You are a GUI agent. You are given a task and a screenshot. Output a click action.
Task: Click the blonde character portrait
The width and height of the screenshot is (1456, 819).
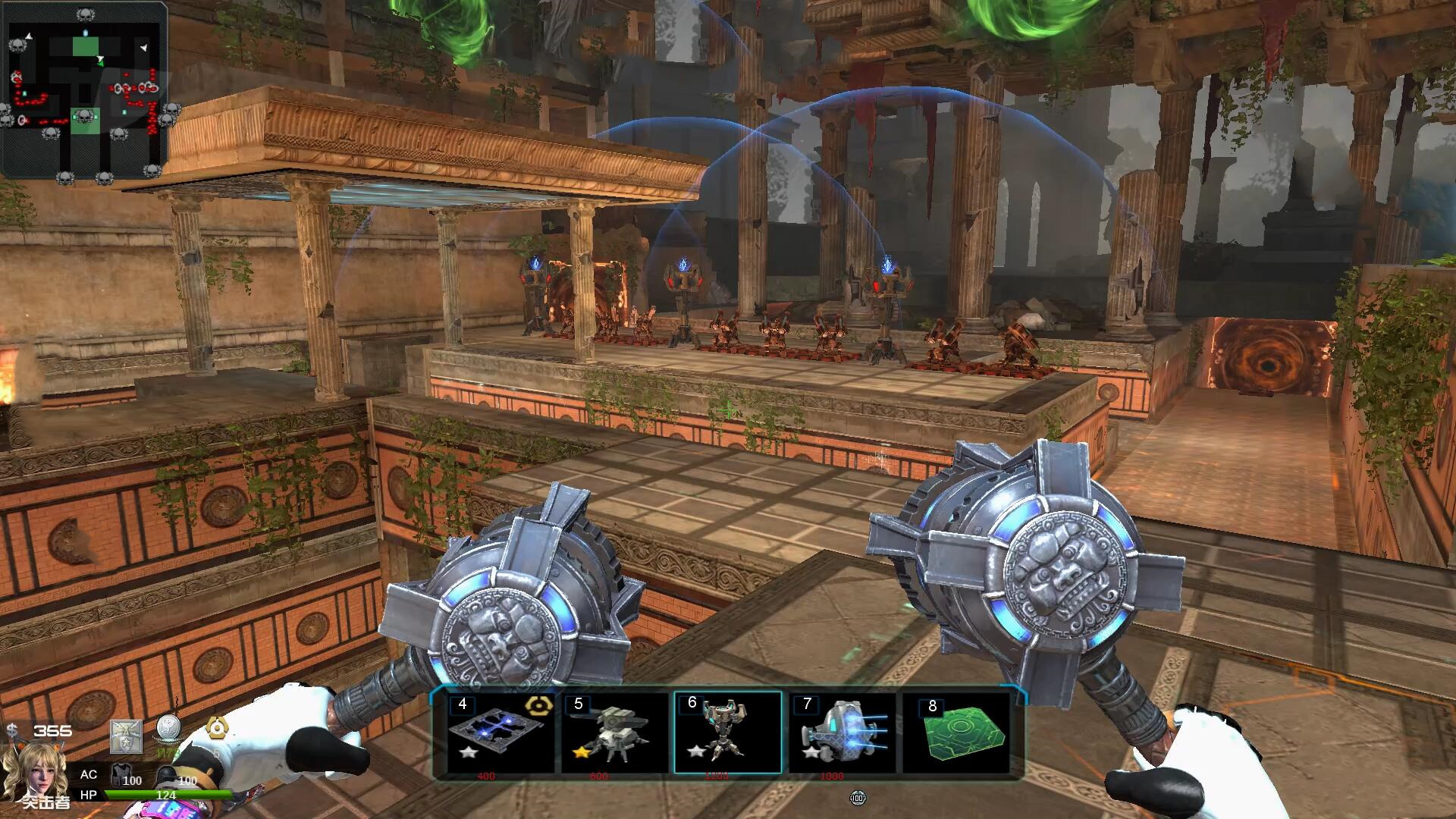34,772
